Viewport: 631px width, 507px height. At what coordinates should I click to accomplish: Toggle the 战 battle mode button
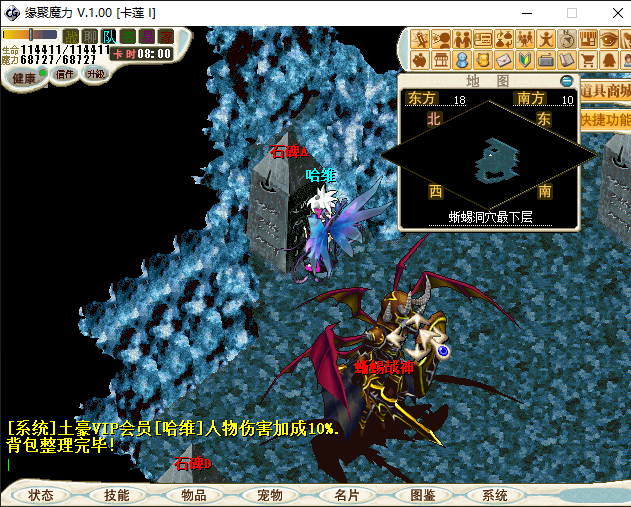click(x=70, y=37)
